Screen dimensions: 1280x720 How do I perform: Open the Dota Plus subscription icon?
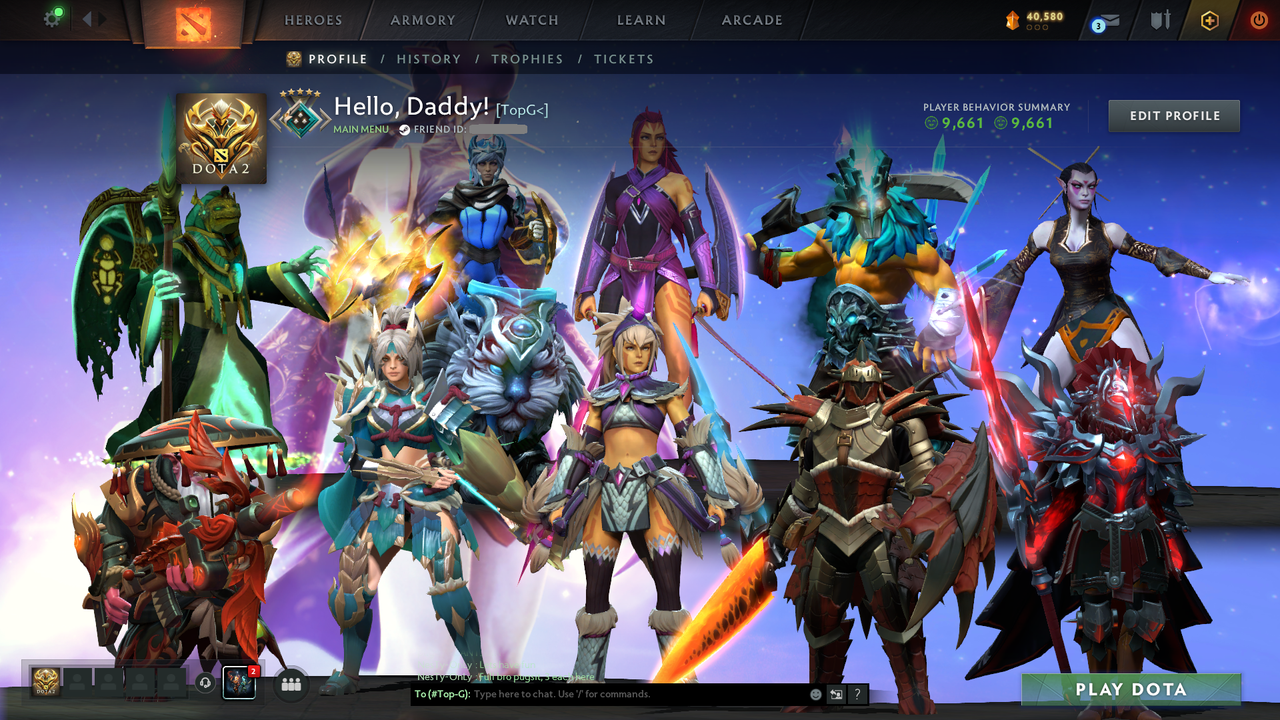coord(1210,19)
